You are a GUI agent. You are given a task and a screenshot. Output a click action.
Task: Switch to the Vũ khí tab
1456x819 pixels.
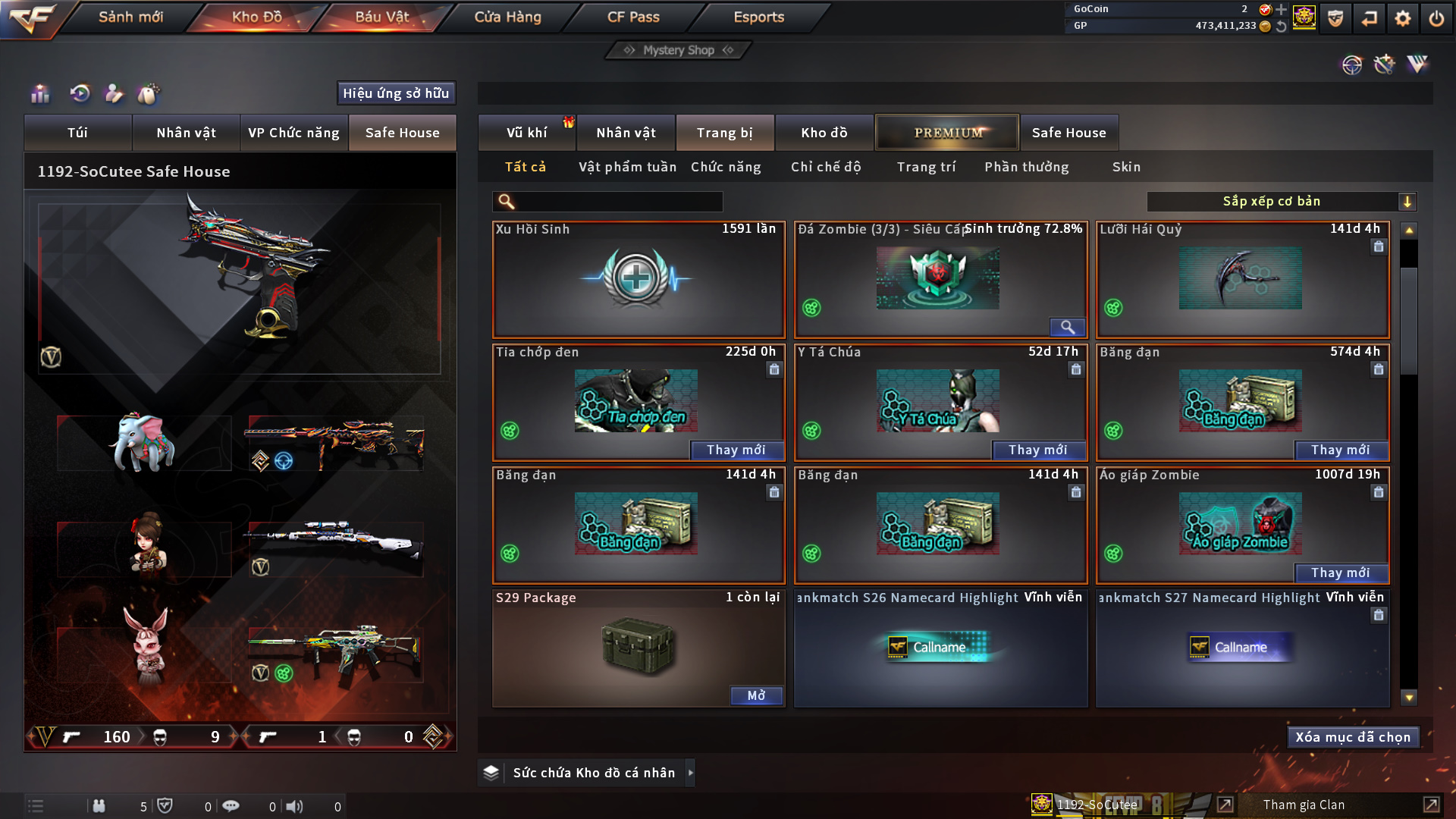point(526,133)
